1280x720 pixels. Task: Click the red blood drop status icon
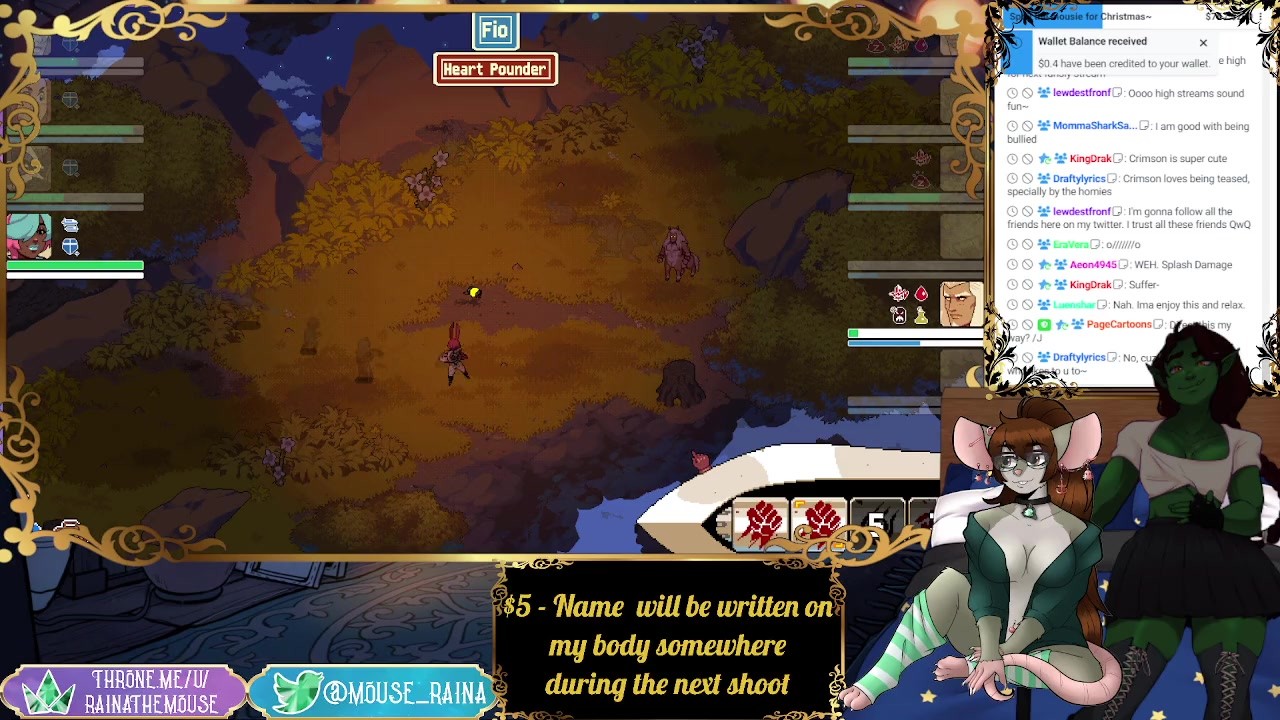click(921, 294)
